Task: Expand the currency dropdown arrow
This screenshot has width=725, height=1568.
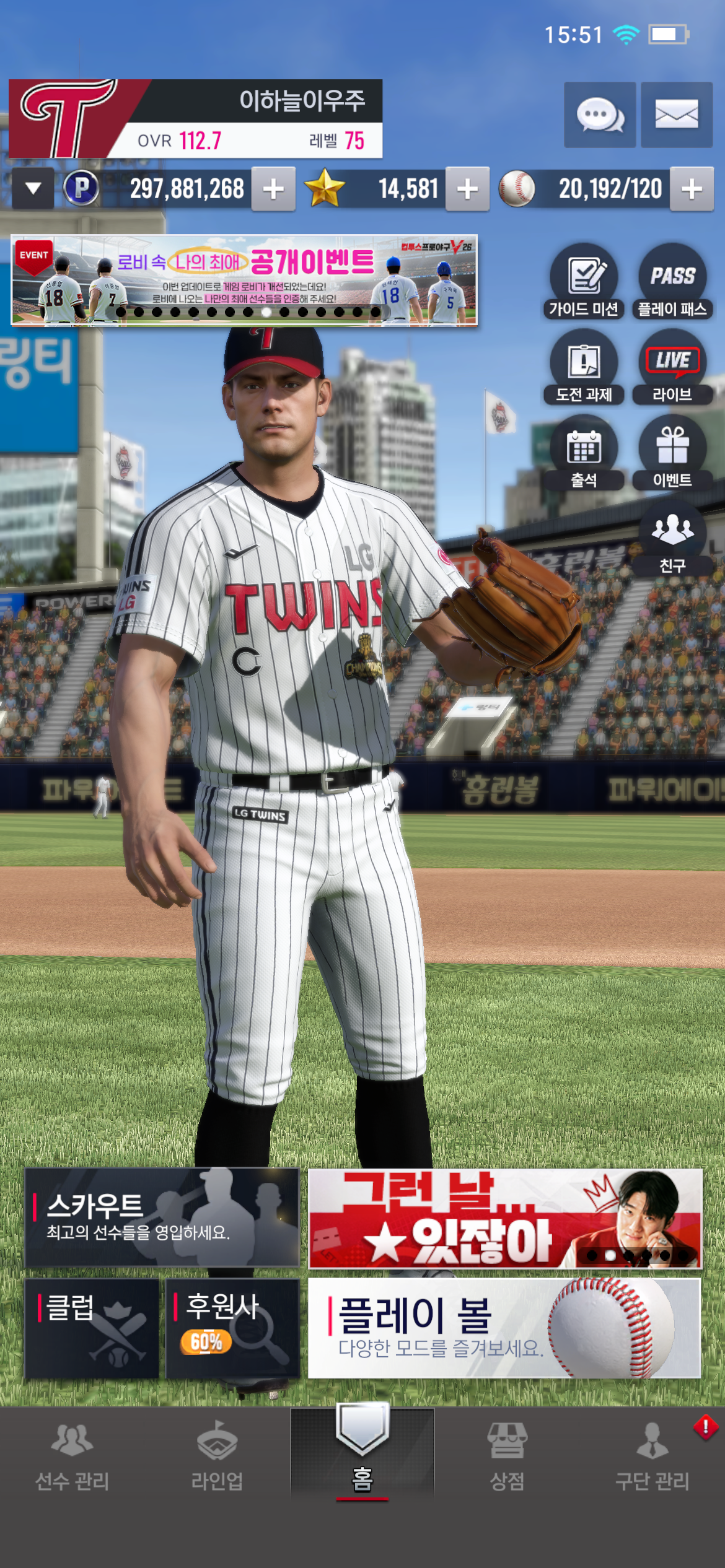Action: 33,189
